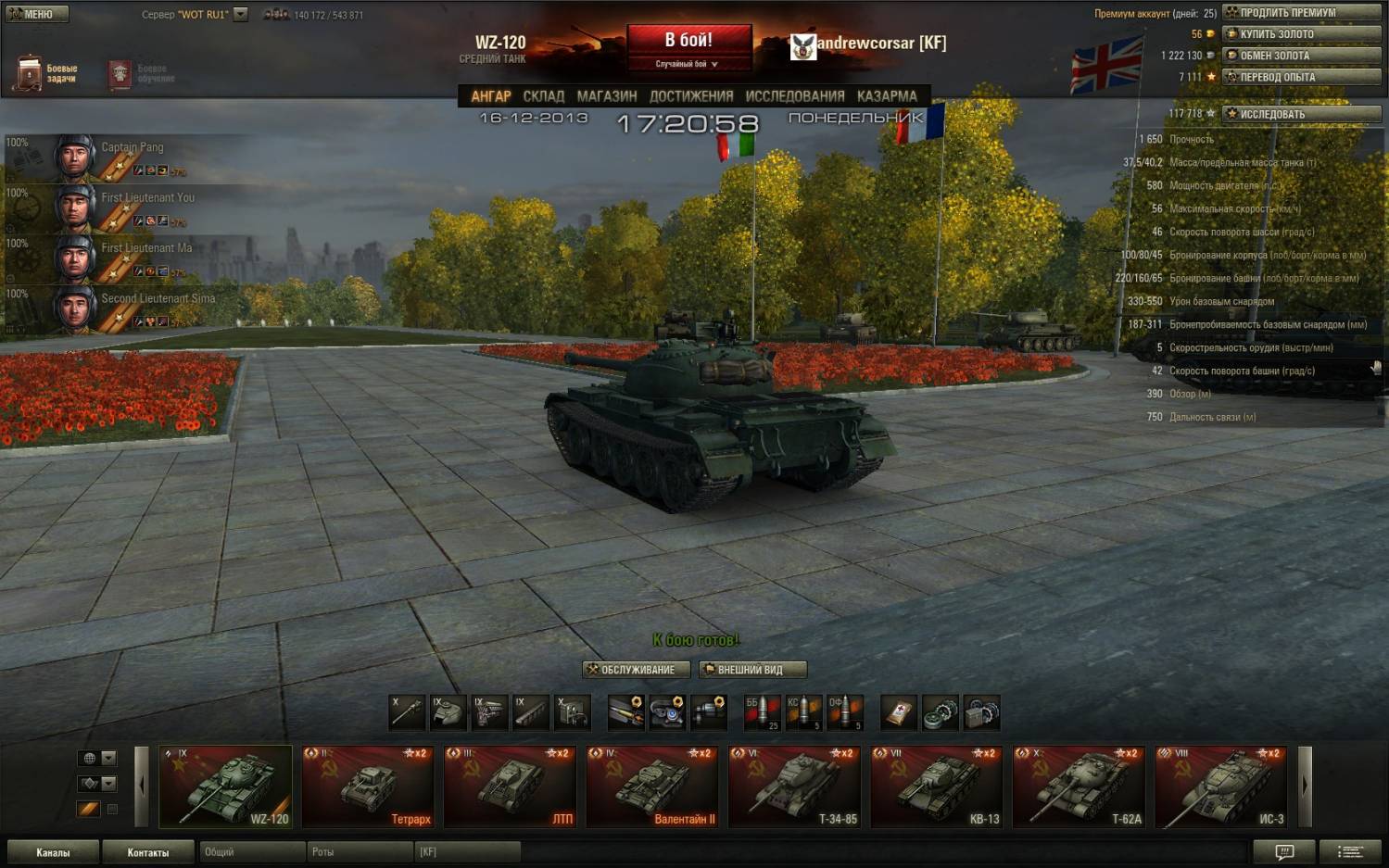Go to the ДОСТИЖЕНИЯ tab
The image size is (1389, 868).
(691, 96)
